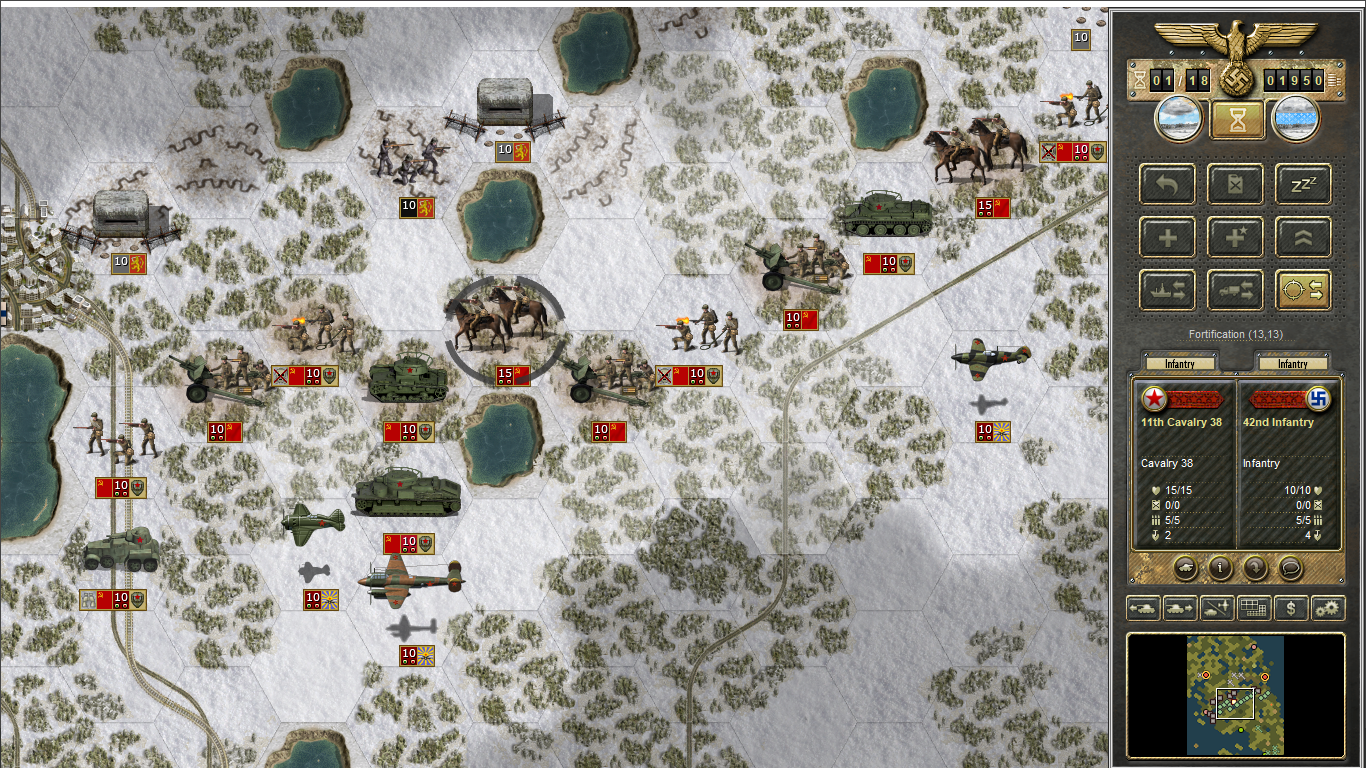Click the fuel canister resupply button
Viewport: 1366px width, 768px height.
click(1235, 184)
